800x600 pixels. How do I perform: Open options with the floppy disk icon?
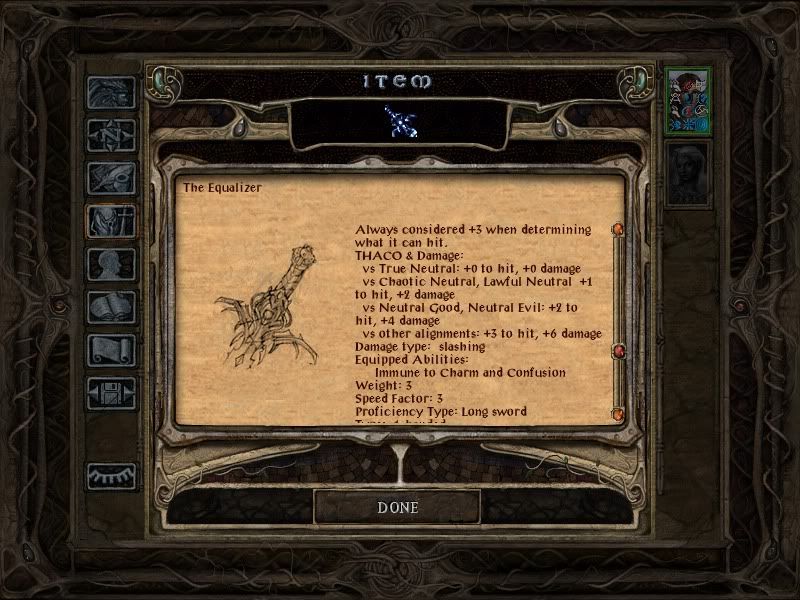pyautogui.click(x=110, y=394)
